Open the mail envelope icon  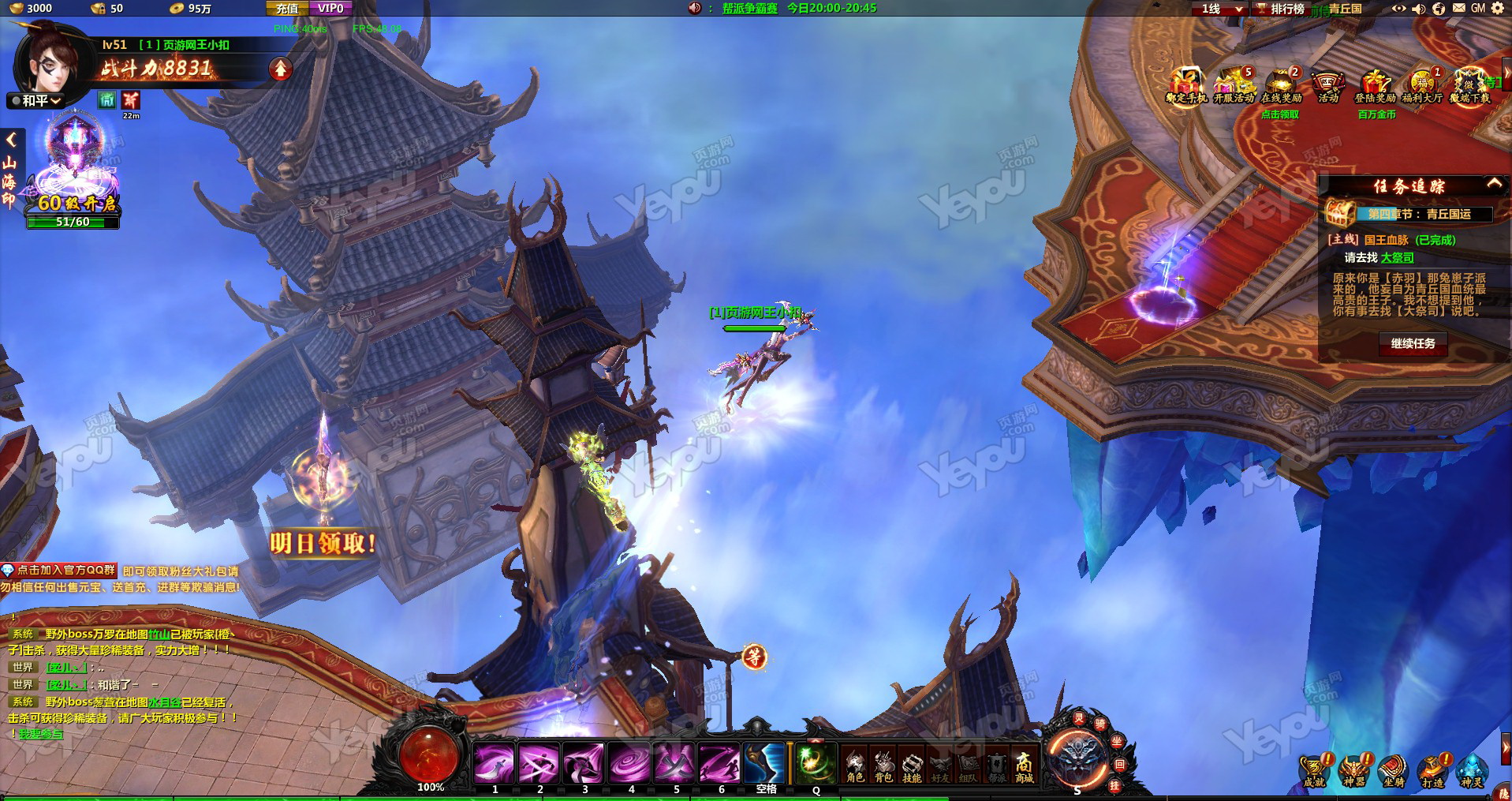click(1458, 8)
